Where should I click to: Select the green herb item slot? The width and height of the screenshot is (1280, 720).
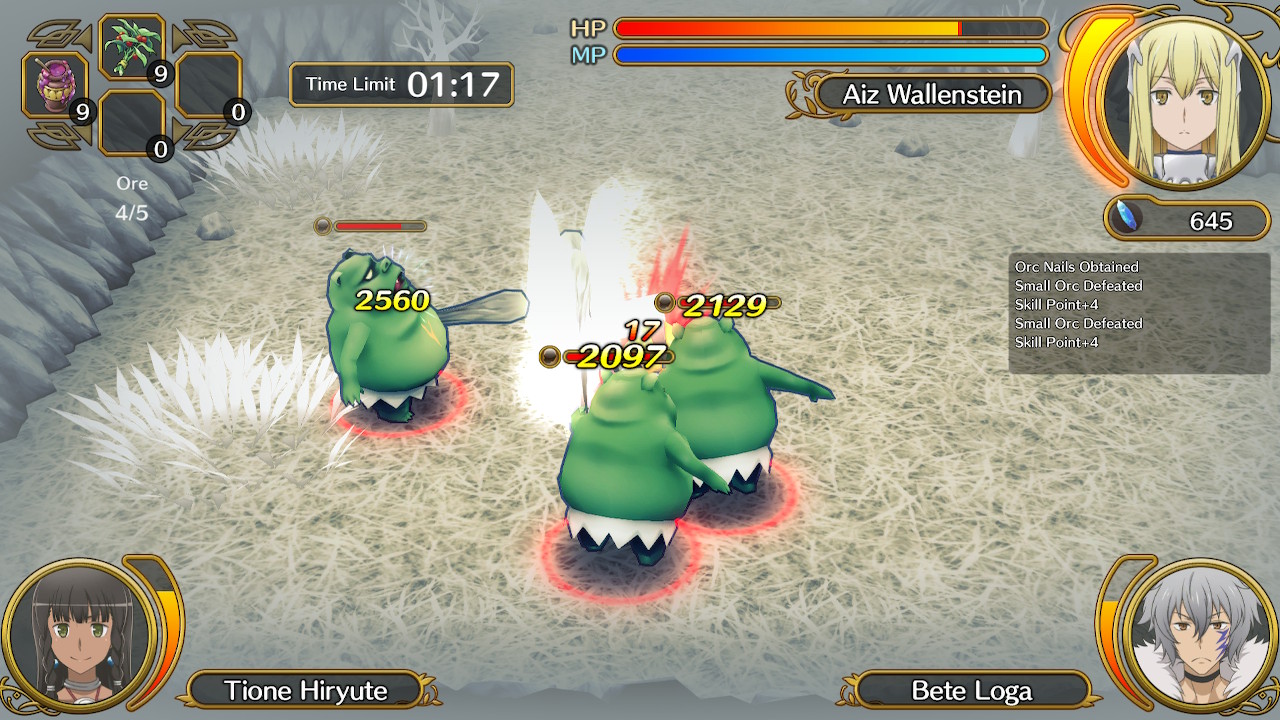point(132,47)
